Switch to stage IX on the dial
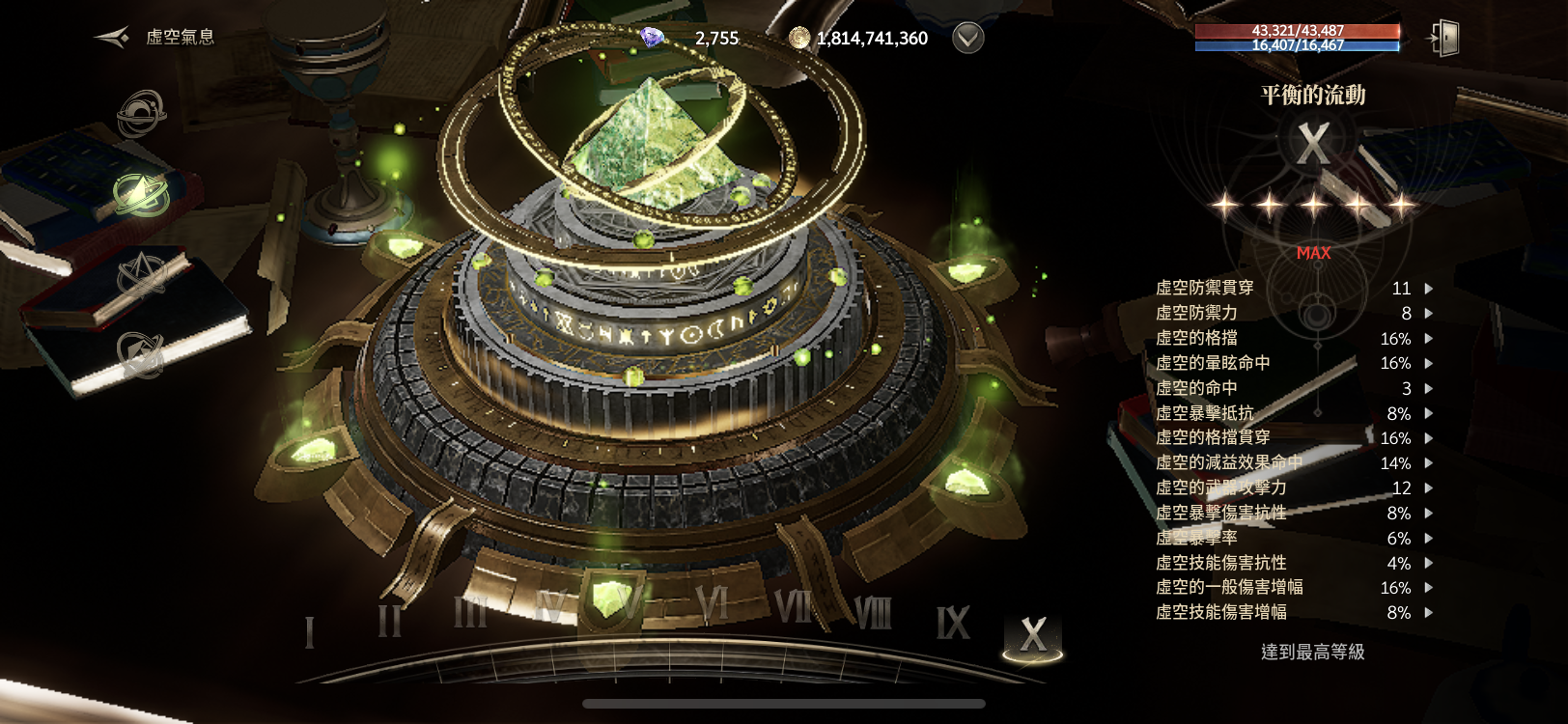Viewport: 1568px width, 724px height. pyautogui.click(x=952, y=623)
